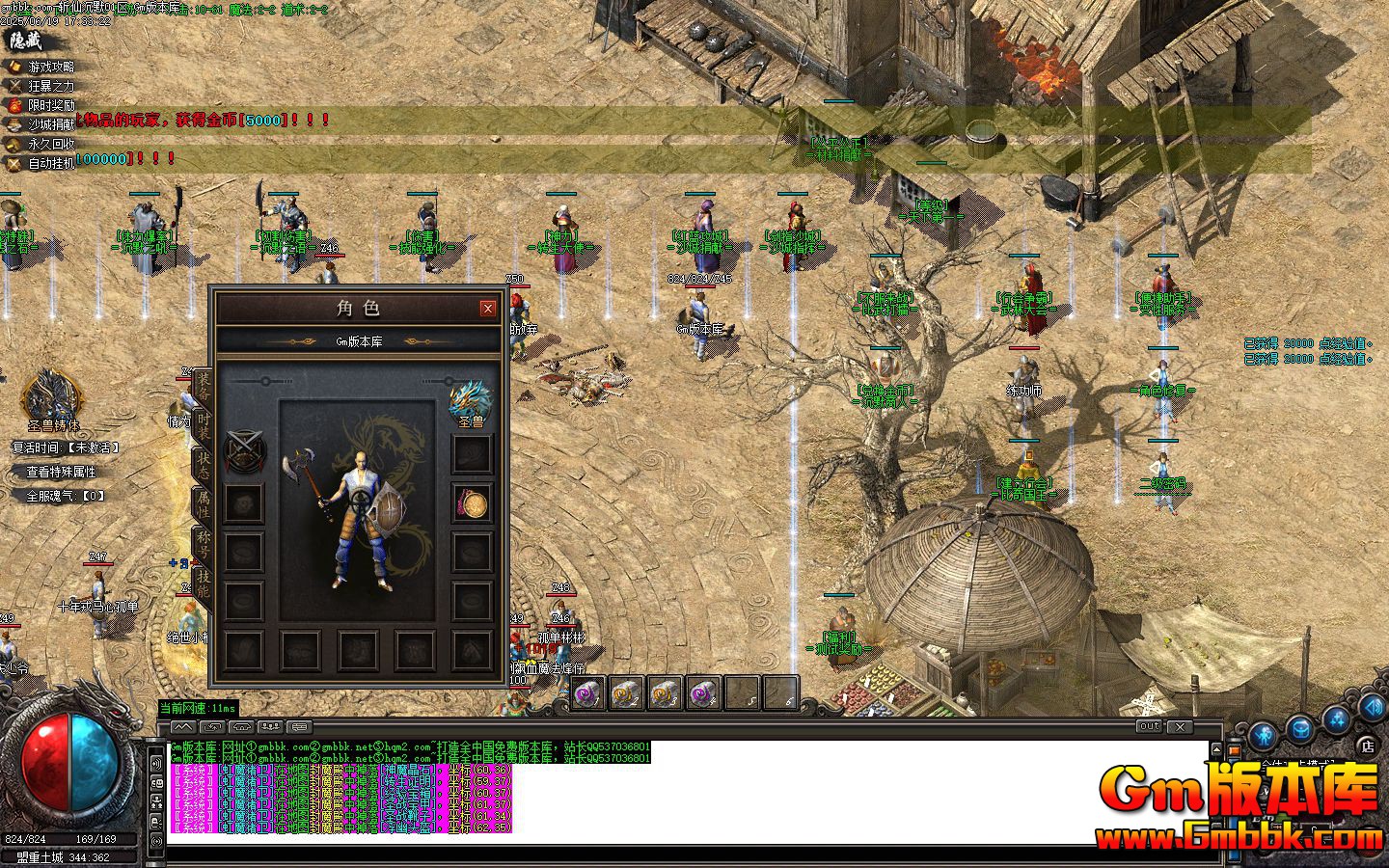Toggle 全服魂气【0】 soul energy display
The image size is (1389, 868).
tap(64, 495)
